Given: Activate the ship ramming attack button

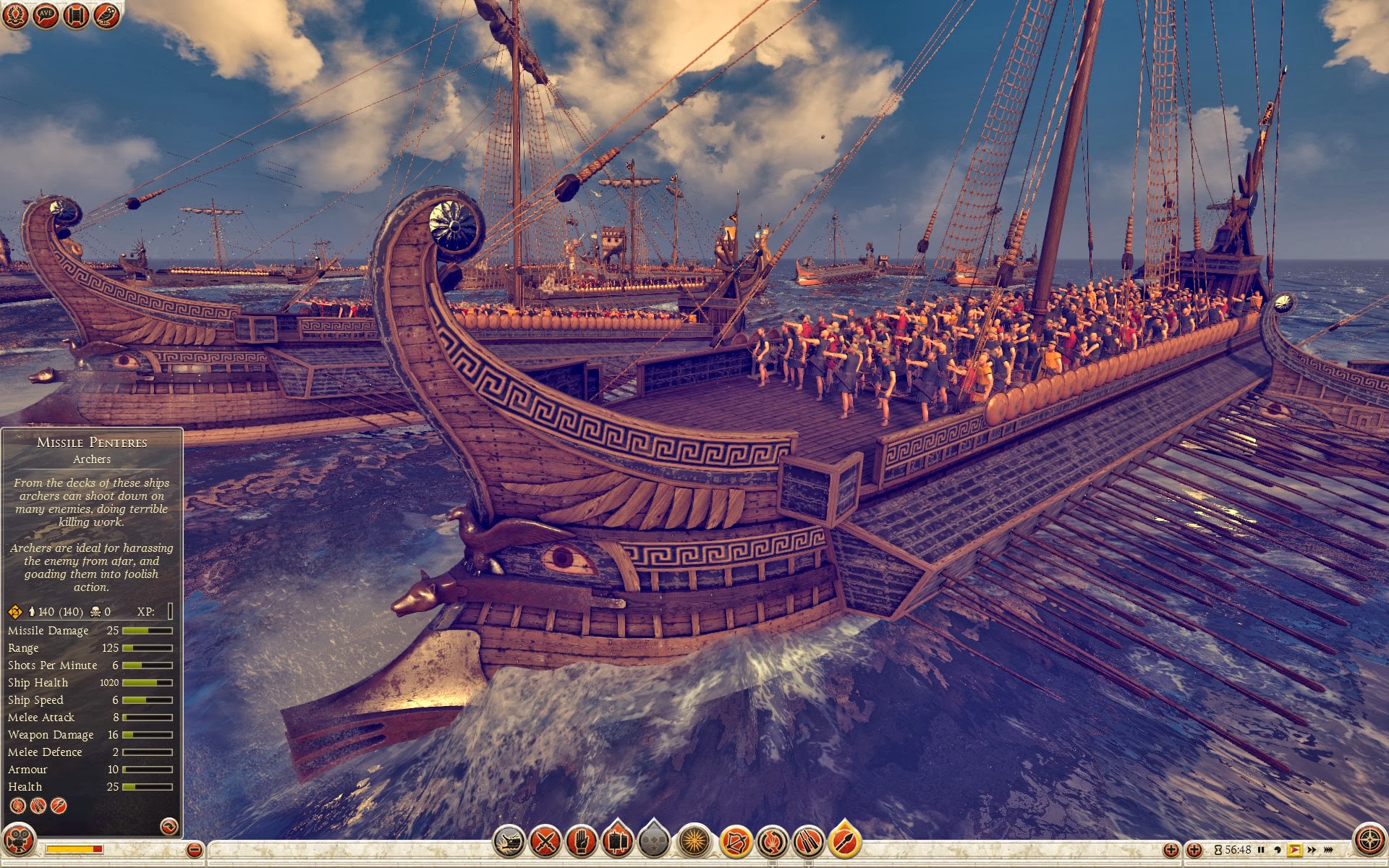Looking at the screenshot, I should tap(509, 841).
